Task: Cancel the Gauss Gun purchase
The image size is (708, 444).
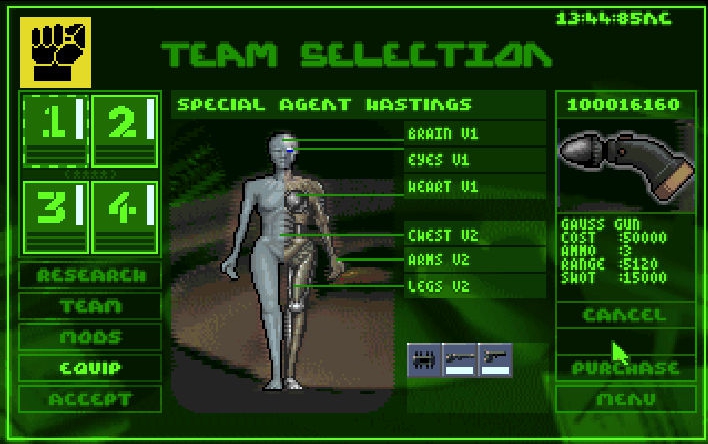Action: click(624, 314)
